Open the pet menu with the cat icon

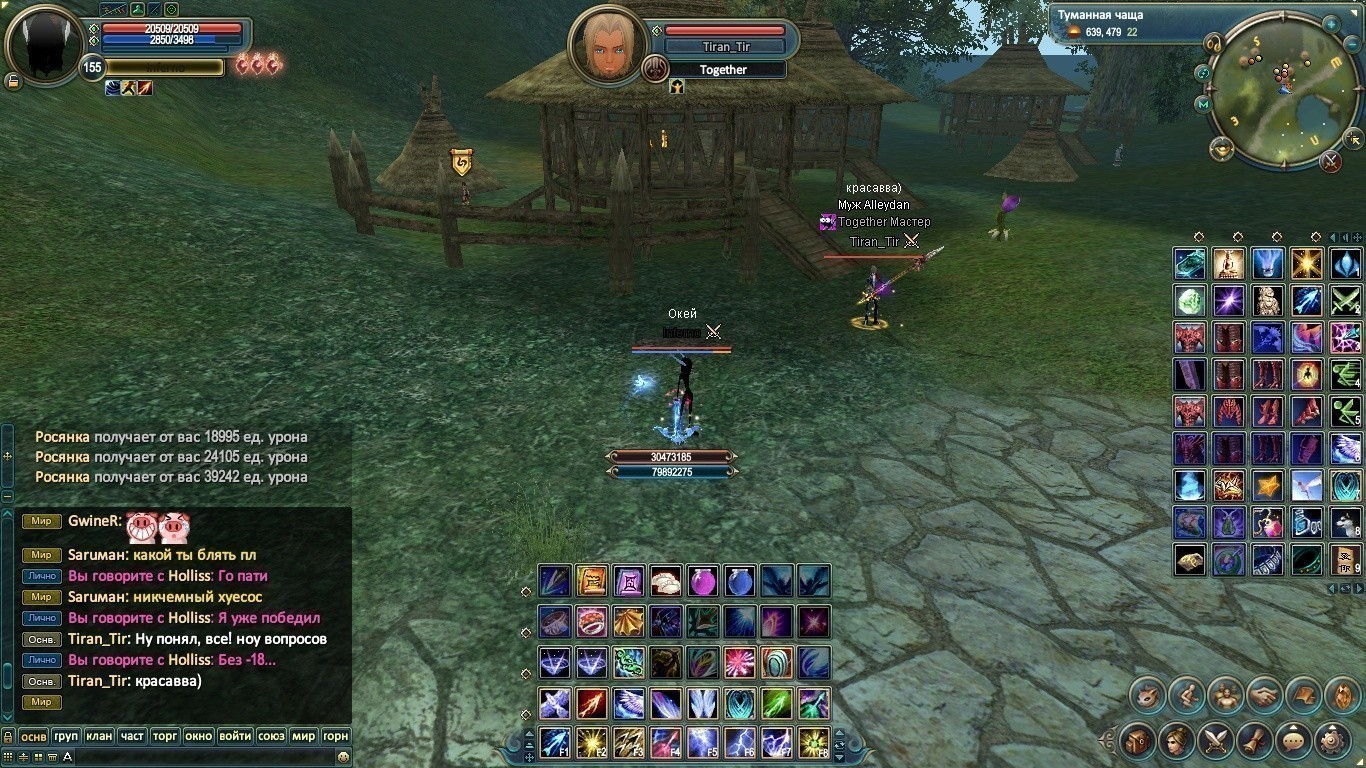pos(1147,694)
